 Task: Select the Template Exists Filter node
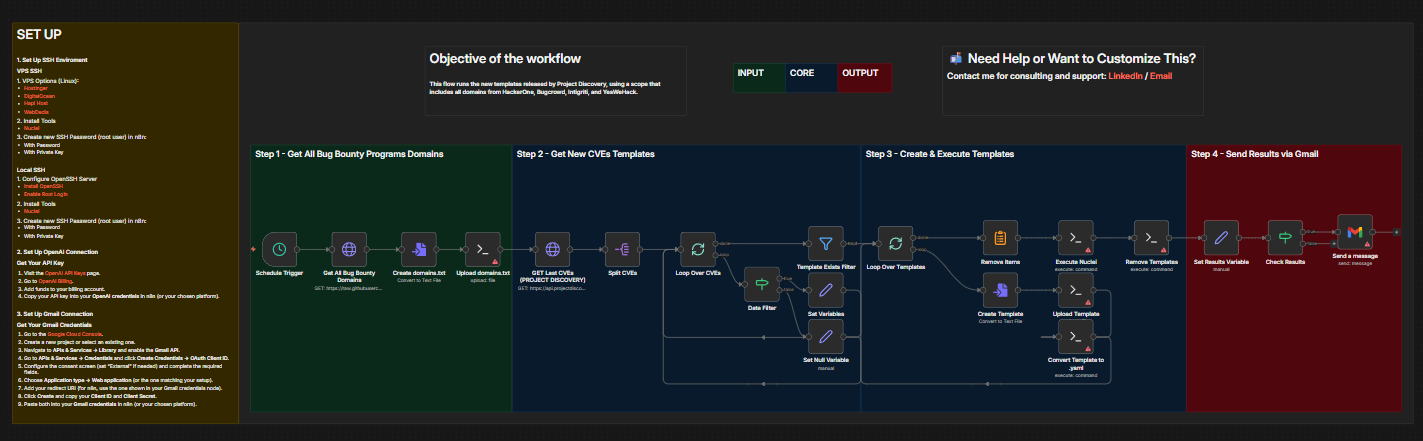(x=826, y=243)
